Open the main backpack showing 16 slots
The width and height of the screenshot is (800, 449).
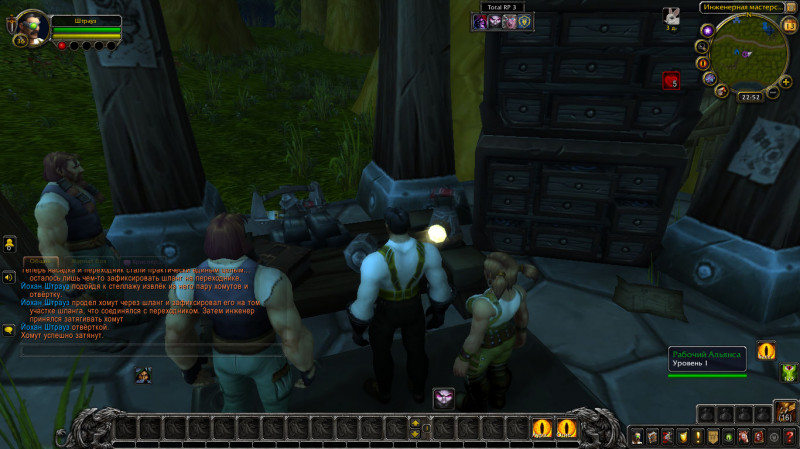[x=786, y=411]
